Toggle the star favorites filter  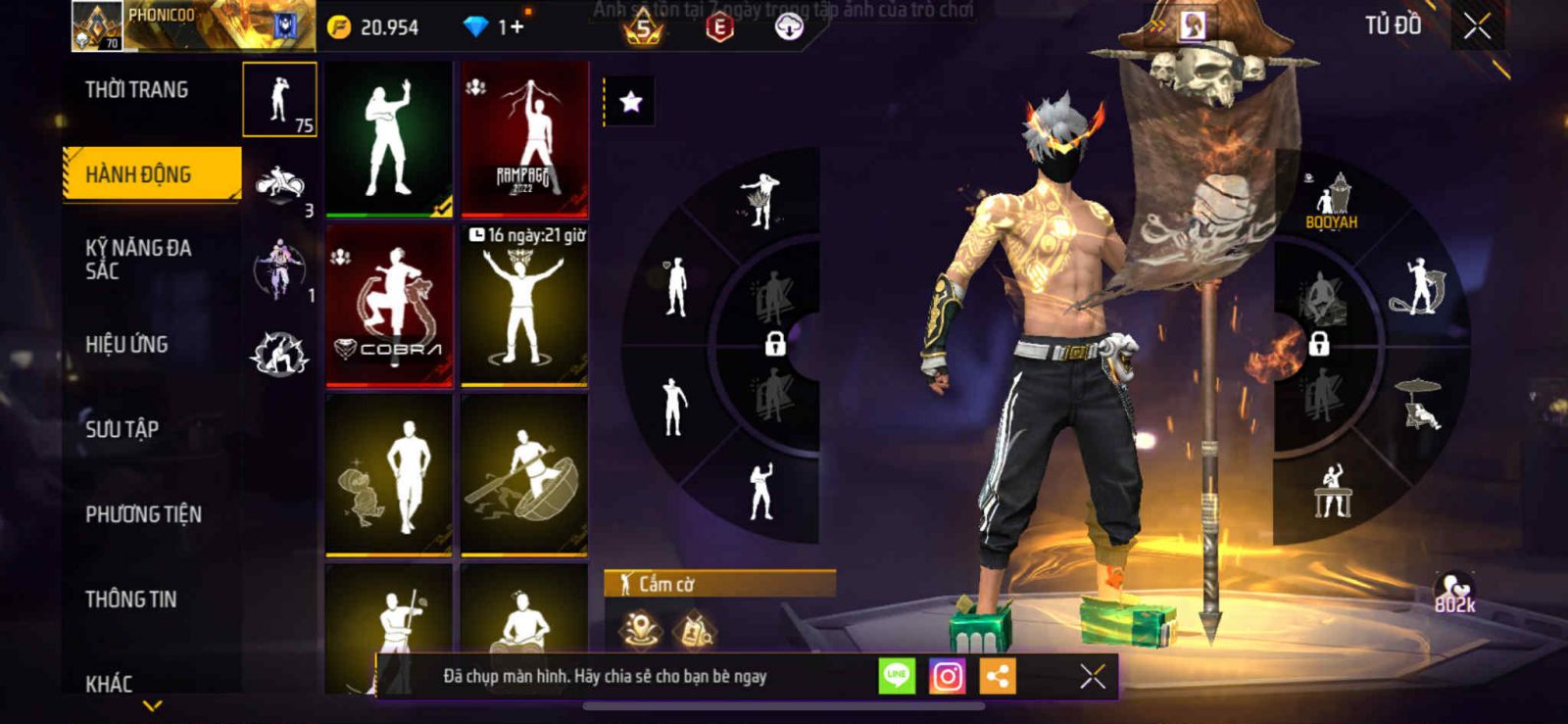(630, 102)
